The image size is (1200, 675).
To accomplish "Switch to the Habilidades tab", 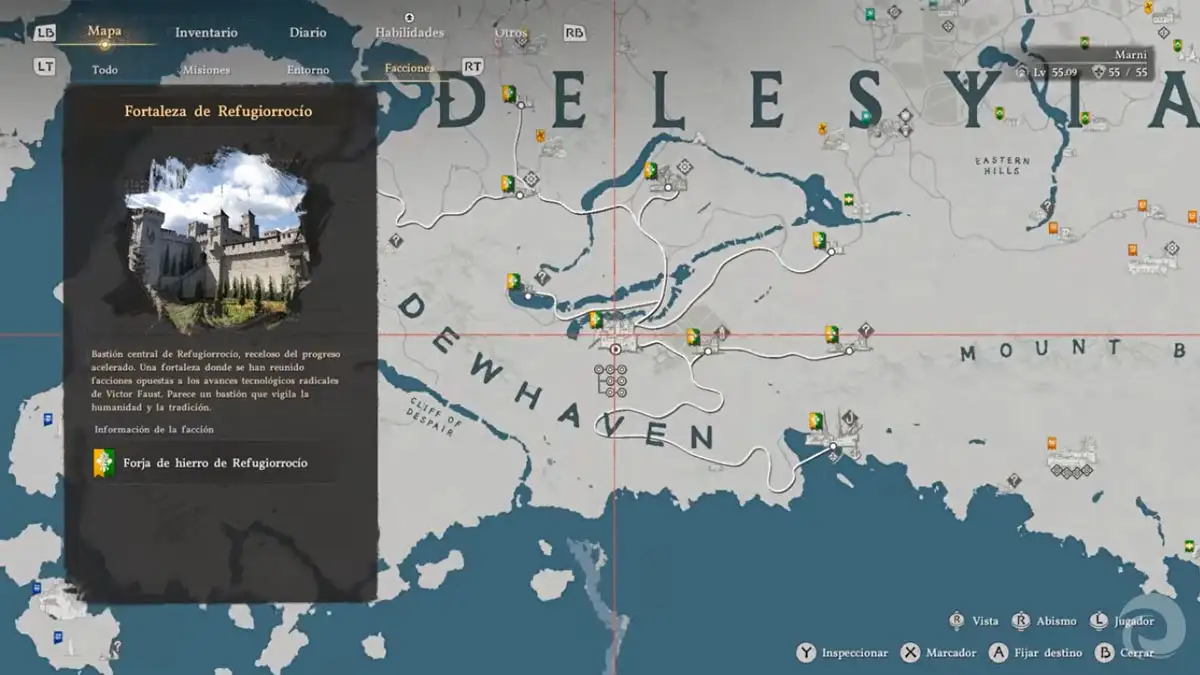I will click(x=409, y=33).
